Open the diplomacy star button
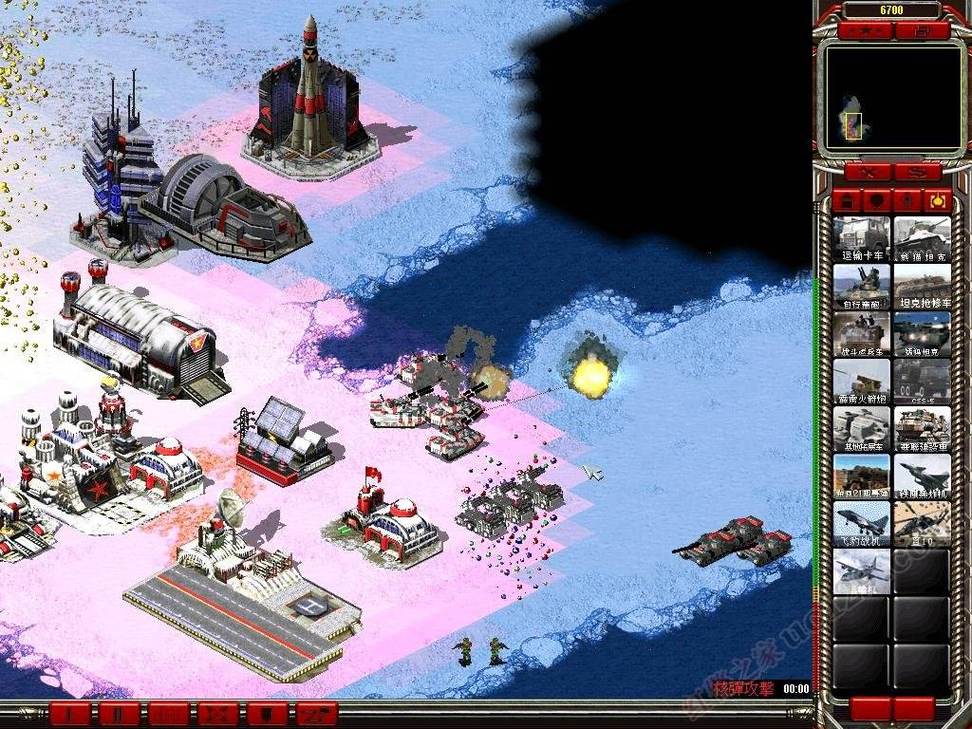 (867, 31)
